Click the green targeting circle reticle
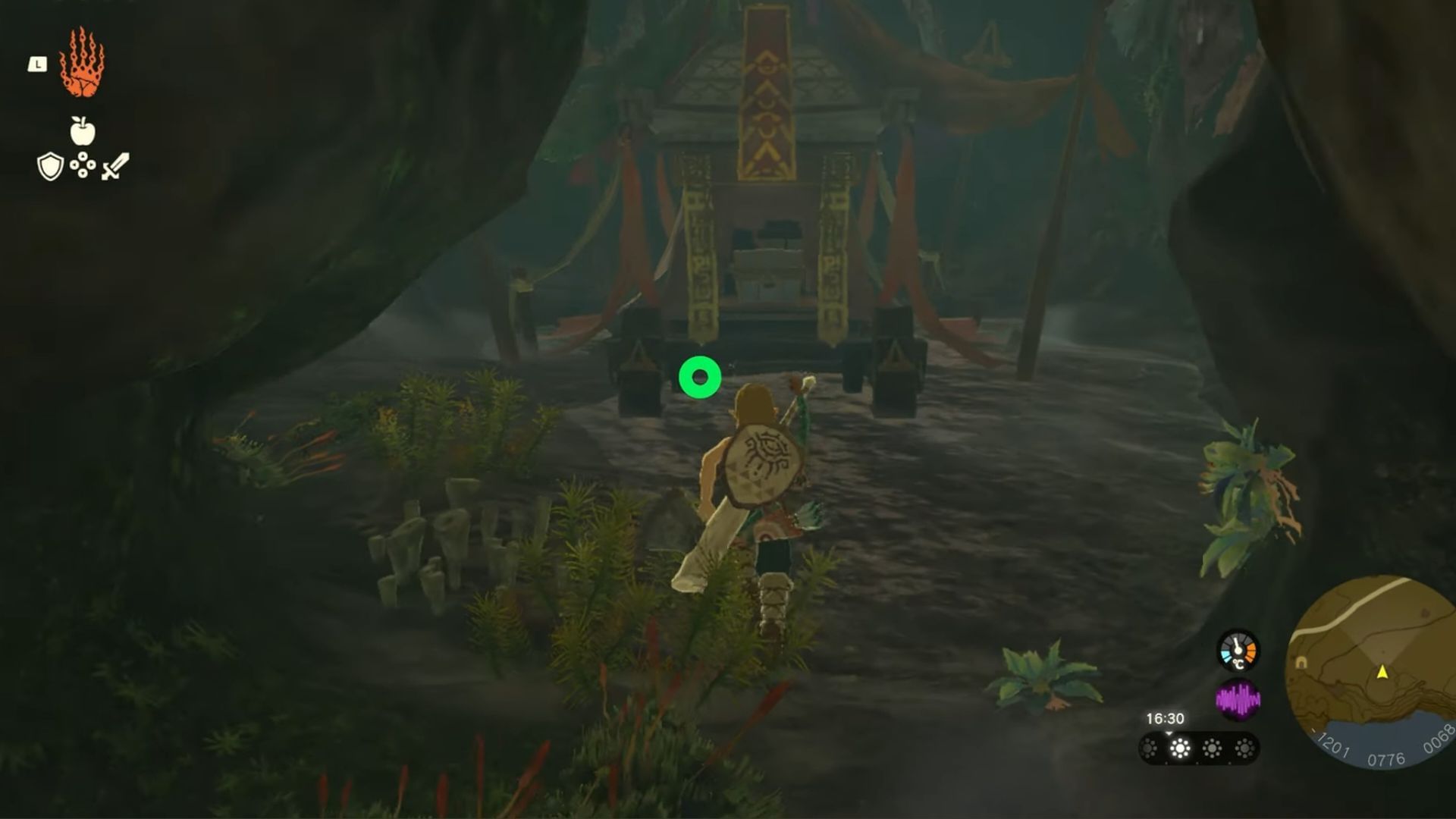 pos(700,375)
